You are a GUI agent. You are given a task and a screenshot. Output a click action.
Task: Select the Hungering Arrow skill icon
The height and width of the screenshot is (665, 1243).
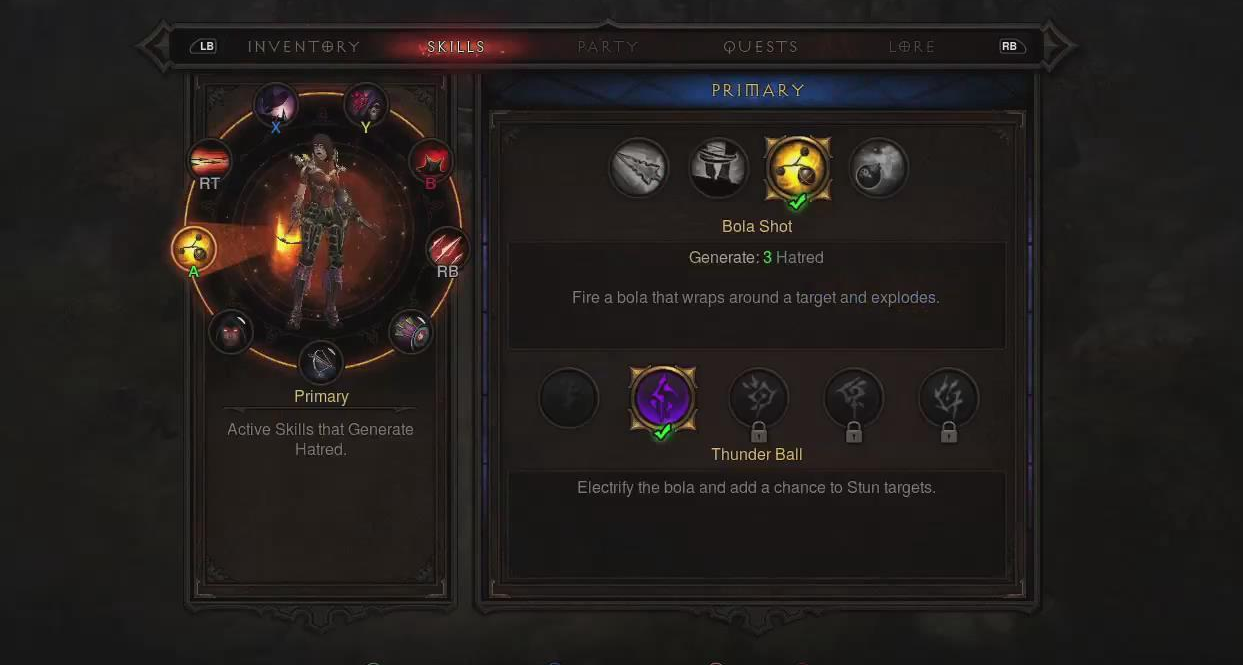click(x=639, y=168)
